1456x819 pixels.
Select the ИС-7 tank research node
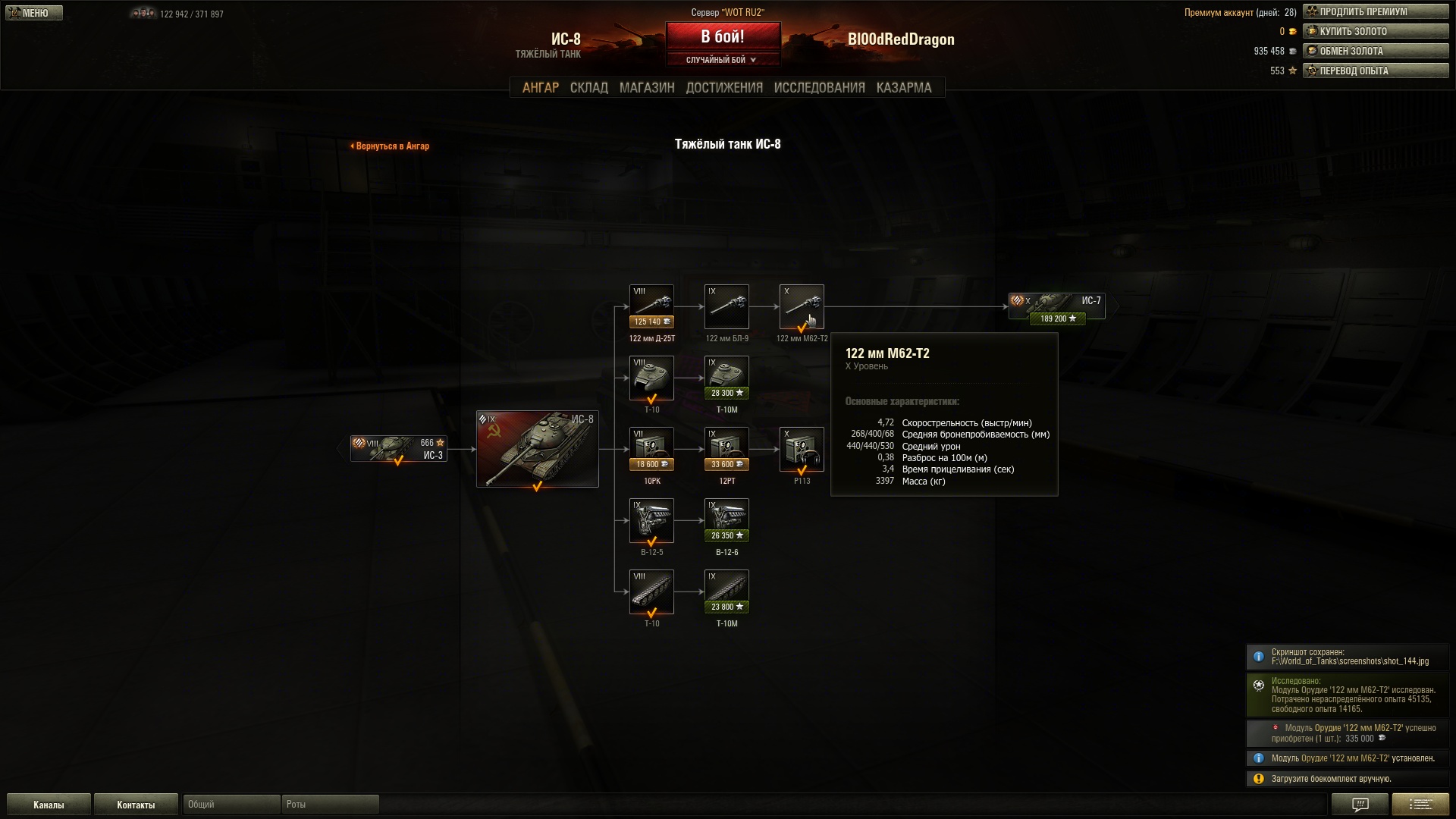(x=1056, y=306)
